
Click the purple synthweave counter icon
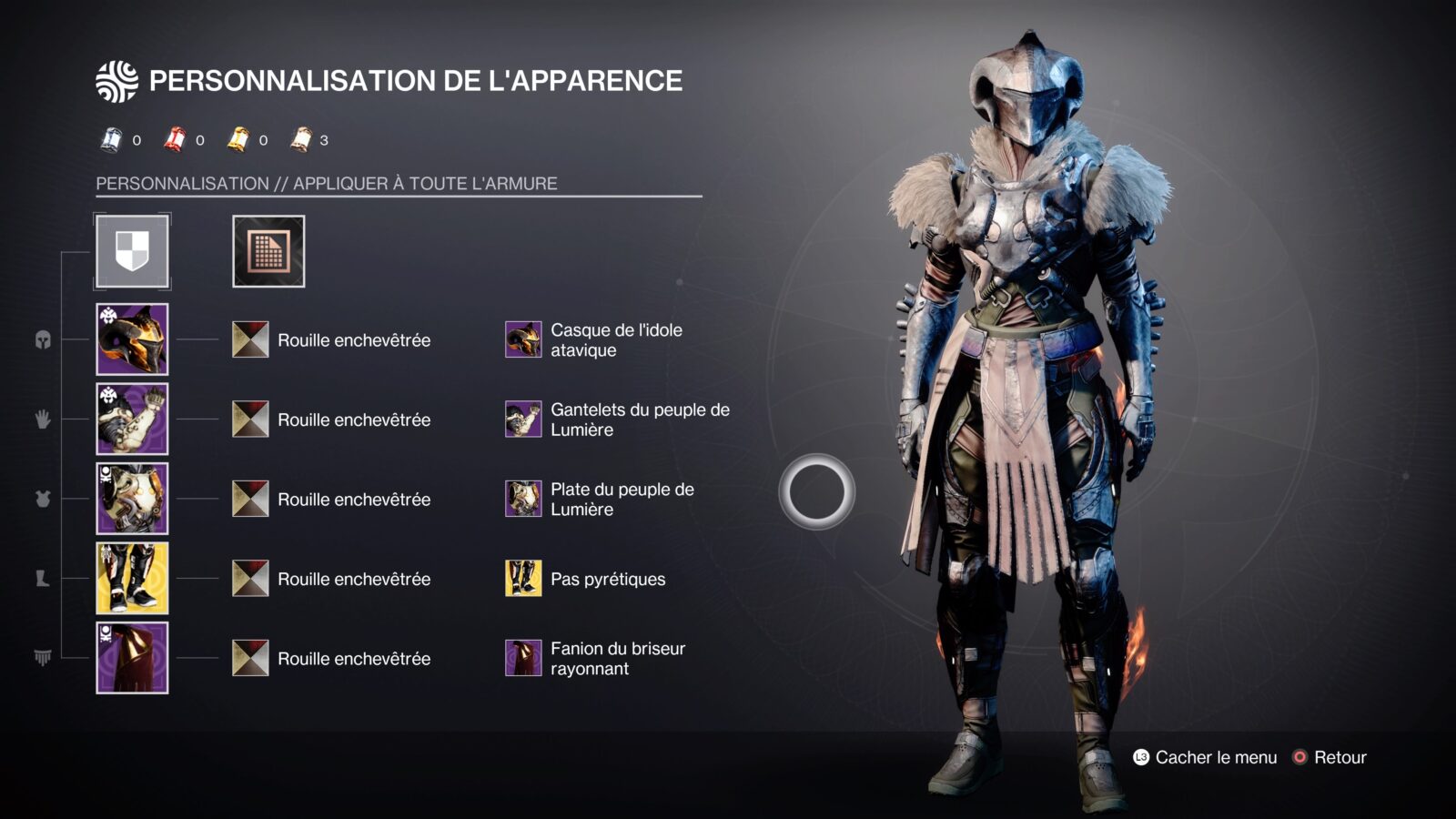(x=300, y=139)
